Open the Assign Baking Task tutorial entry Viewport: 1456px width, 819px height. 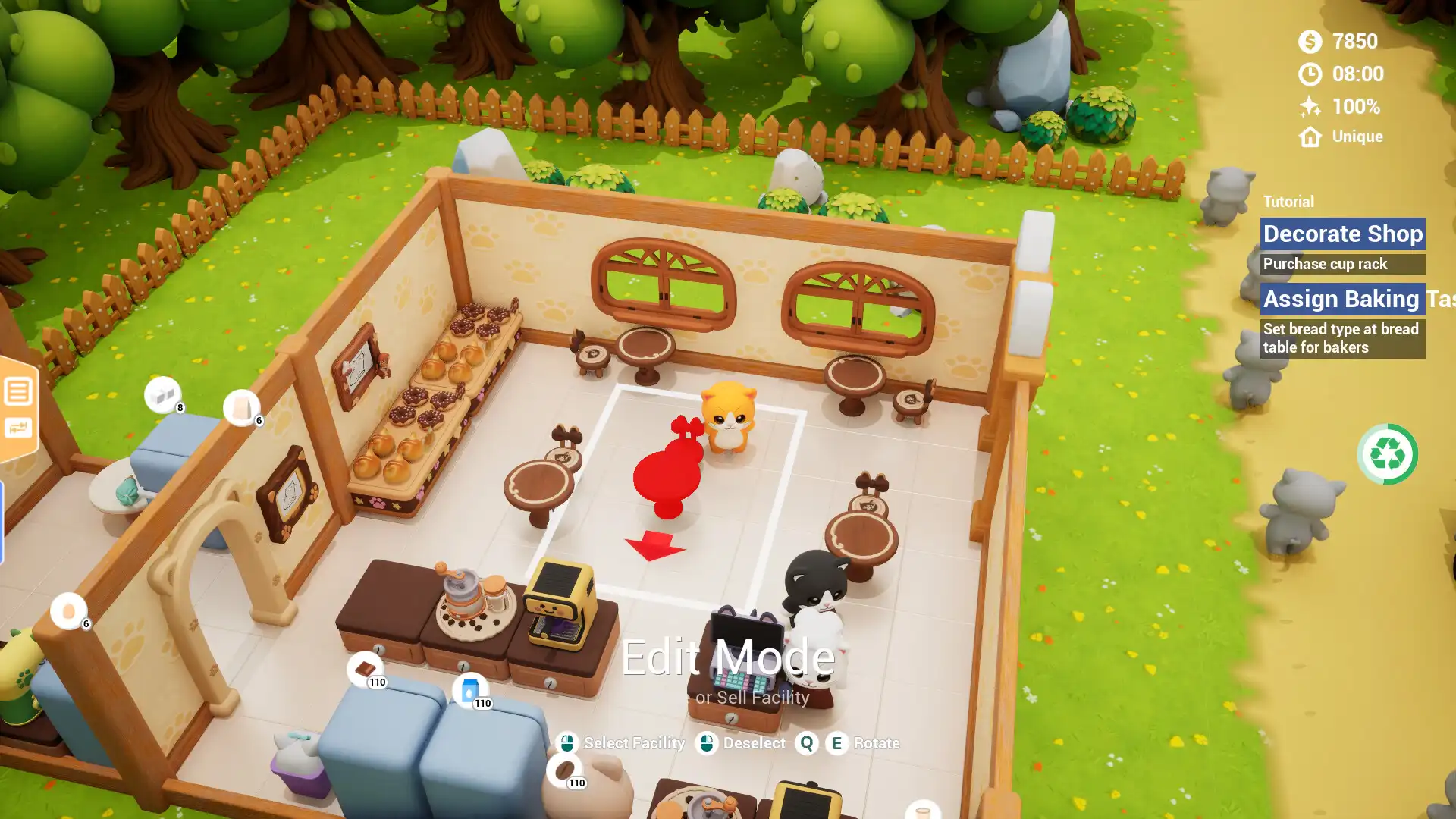[x=1342, y=299]
